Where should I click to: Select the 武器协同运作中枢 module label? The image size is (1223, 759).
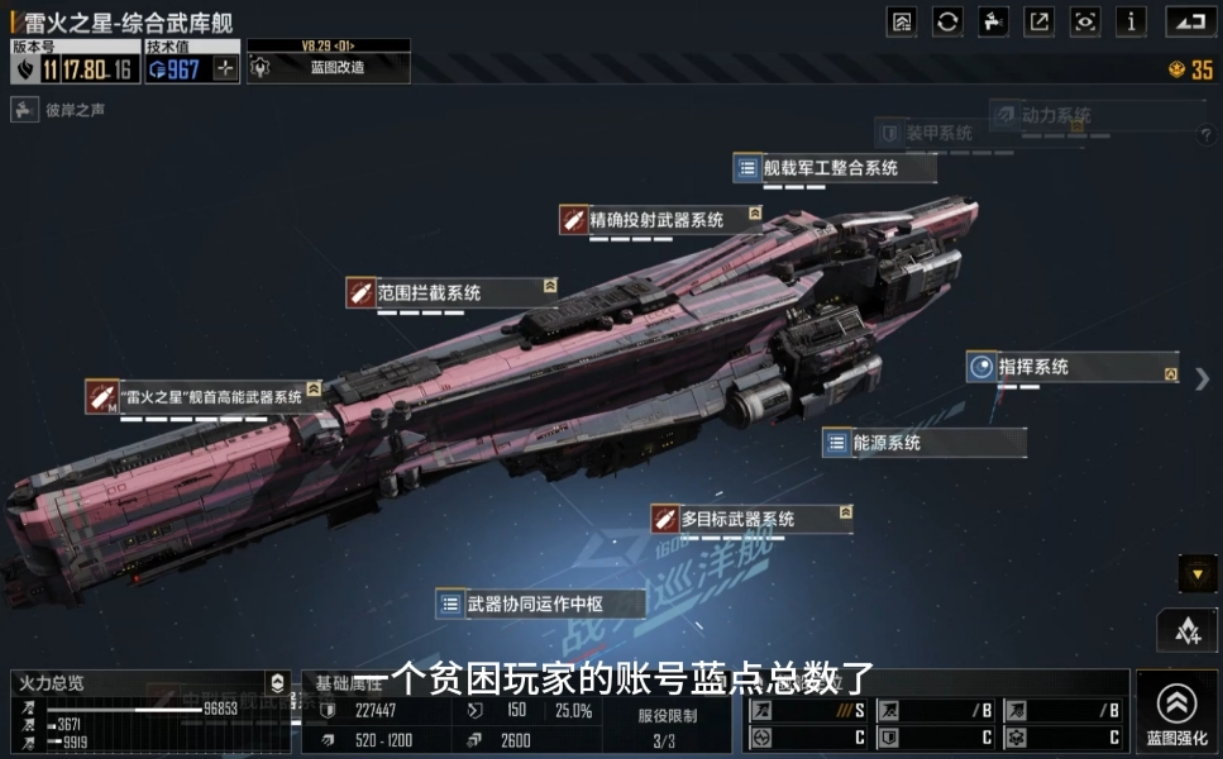click(538, 604)
